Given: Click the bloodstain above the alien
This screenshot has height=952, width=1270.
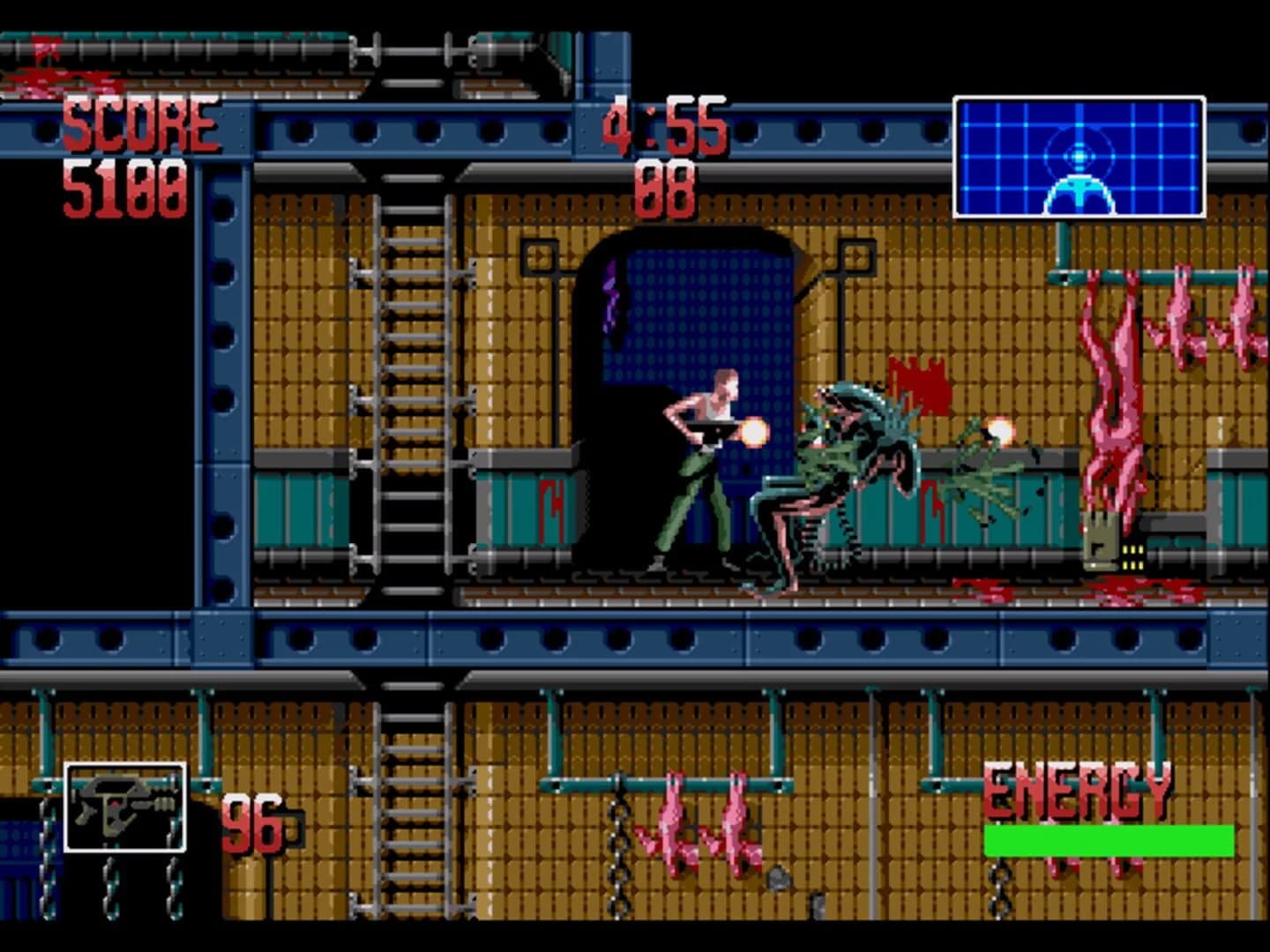Looking at the screenshot, I should pyautogui.click(x=913, y=379).
